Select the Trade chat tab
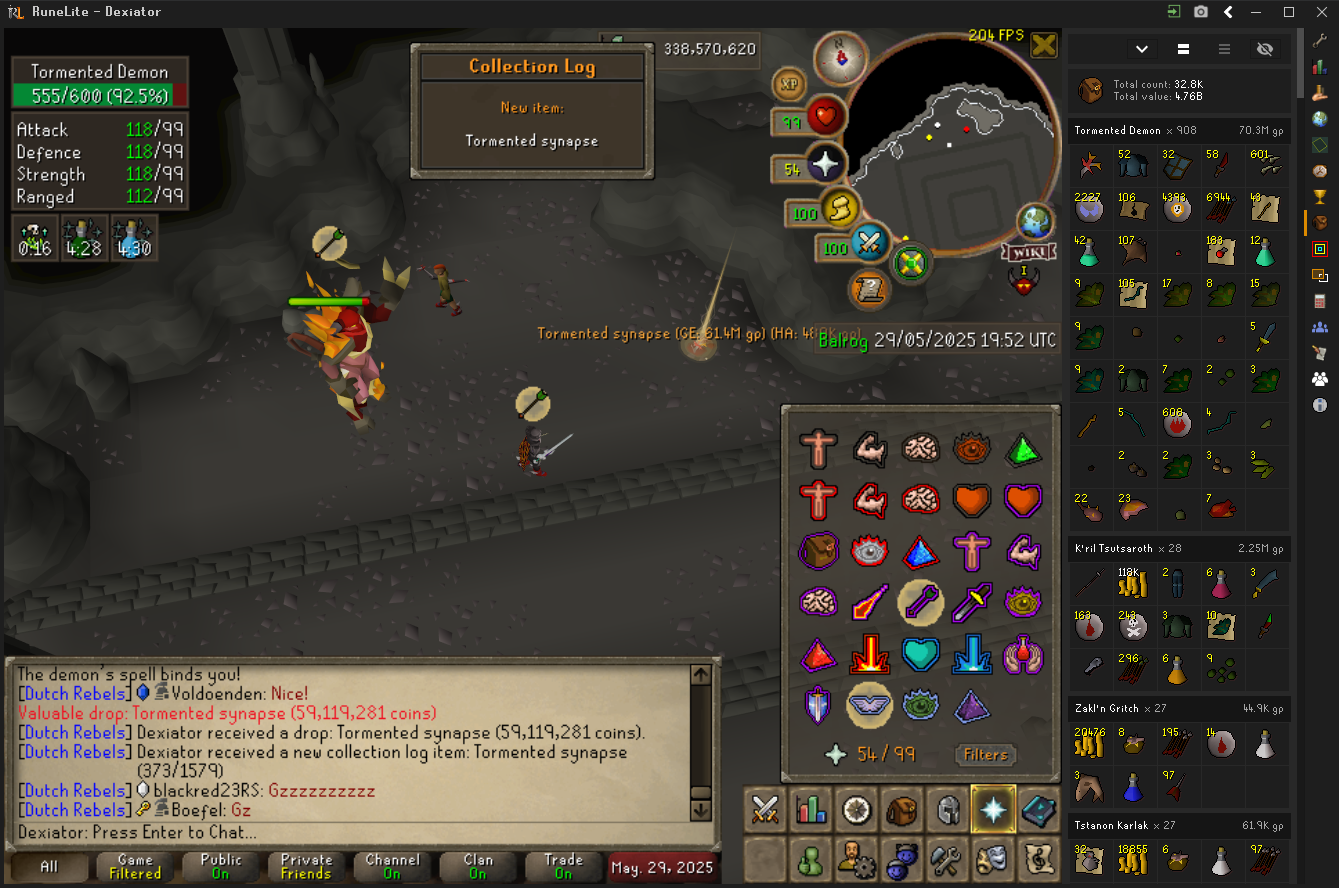The height and width of the screenshot is (888, 1339). 564,867
